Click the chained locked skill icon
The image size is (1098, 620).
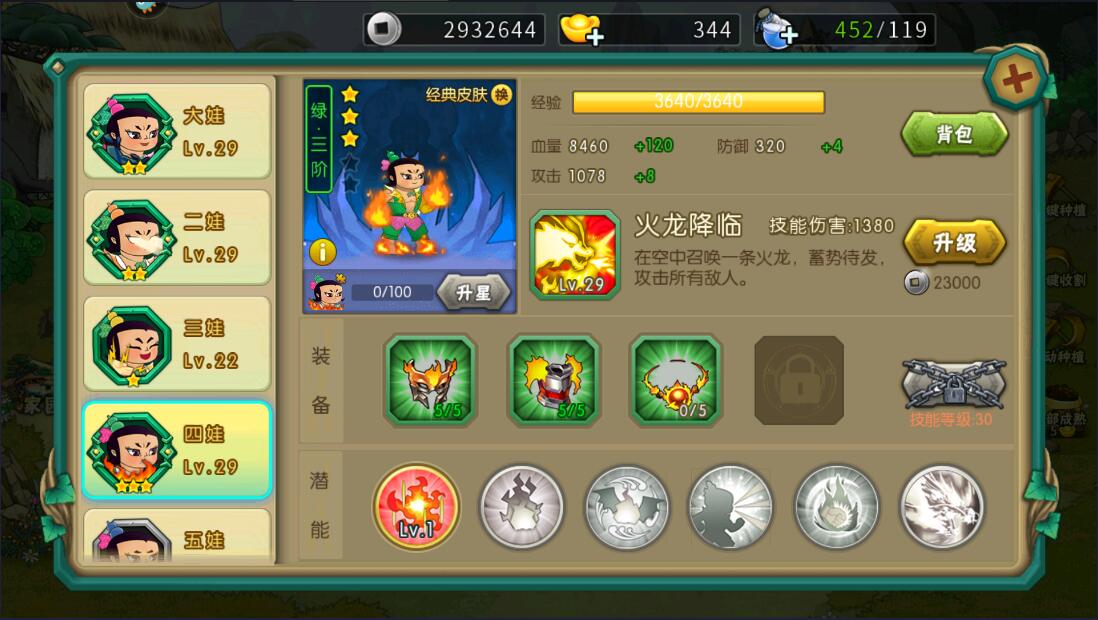(953, 383)
